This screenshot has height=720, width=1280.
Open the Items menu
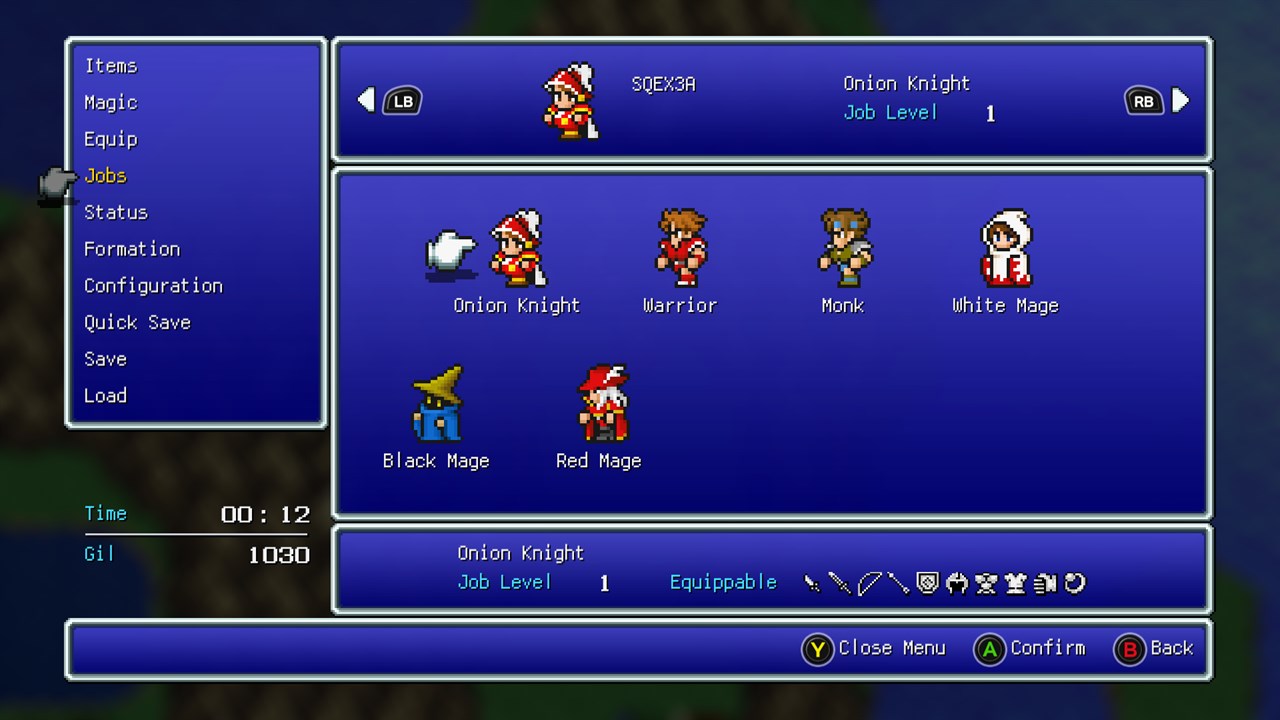tap(111, 66)
